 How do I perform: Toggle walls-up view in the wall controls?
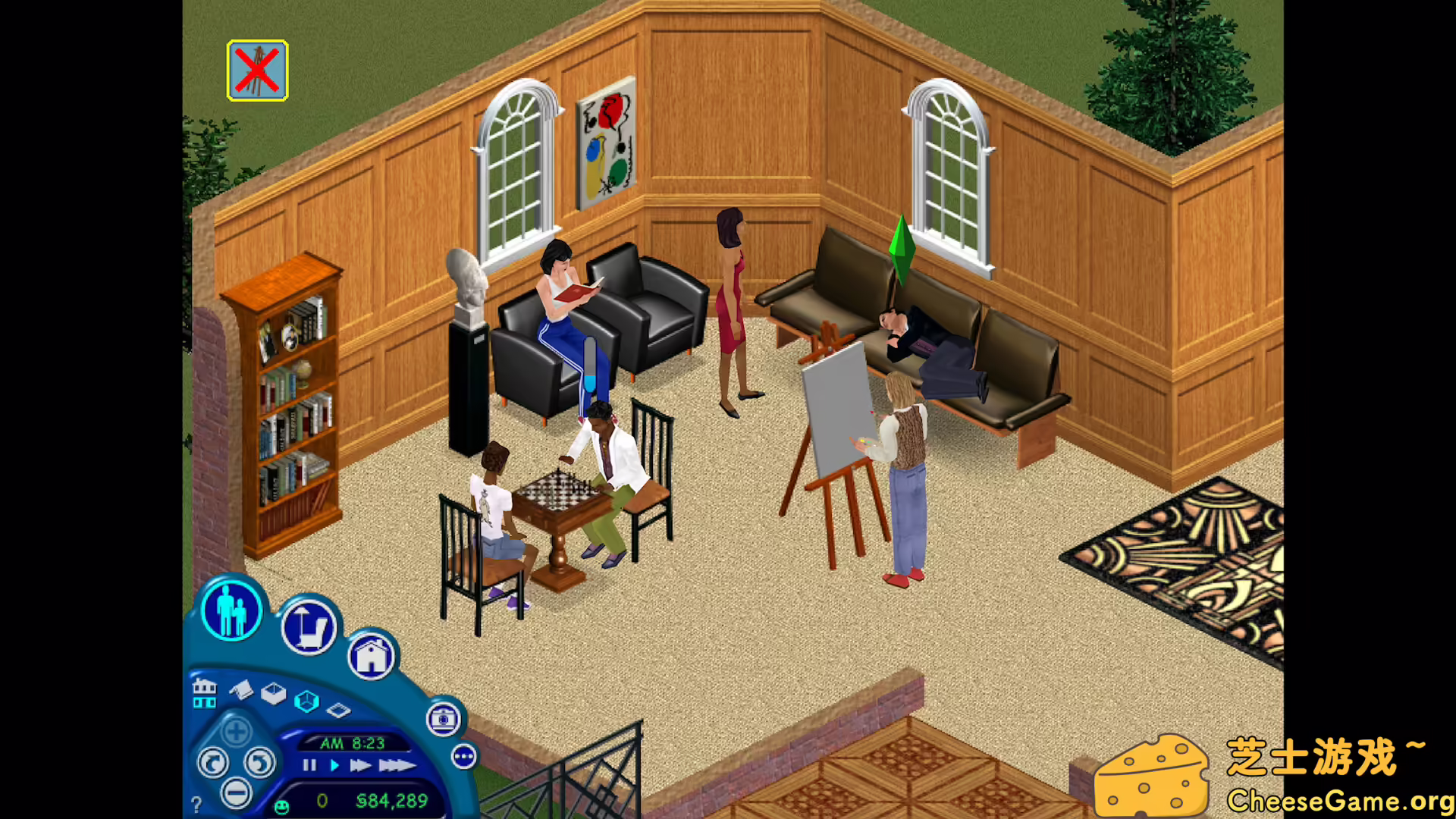click(307, 702)
